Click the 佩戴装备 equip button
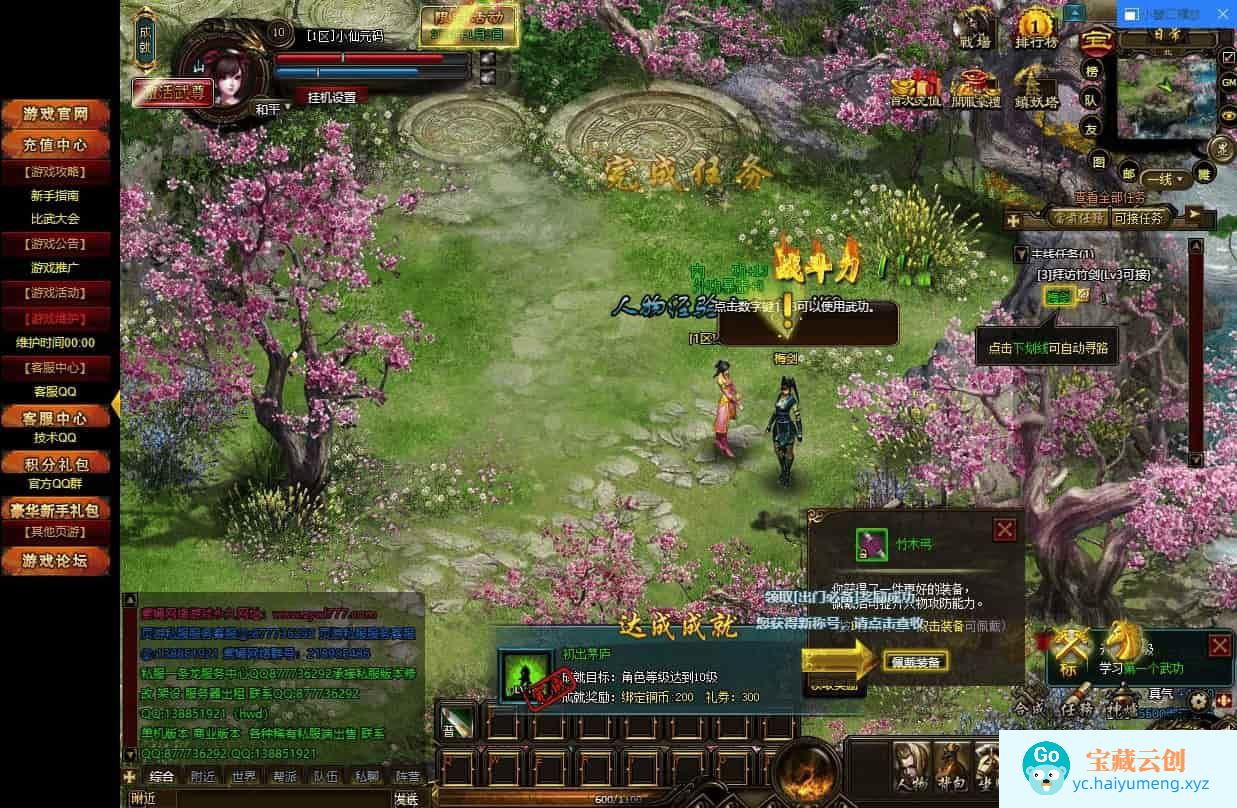This screenshot has height=808, width=1237. coord(915,661)
